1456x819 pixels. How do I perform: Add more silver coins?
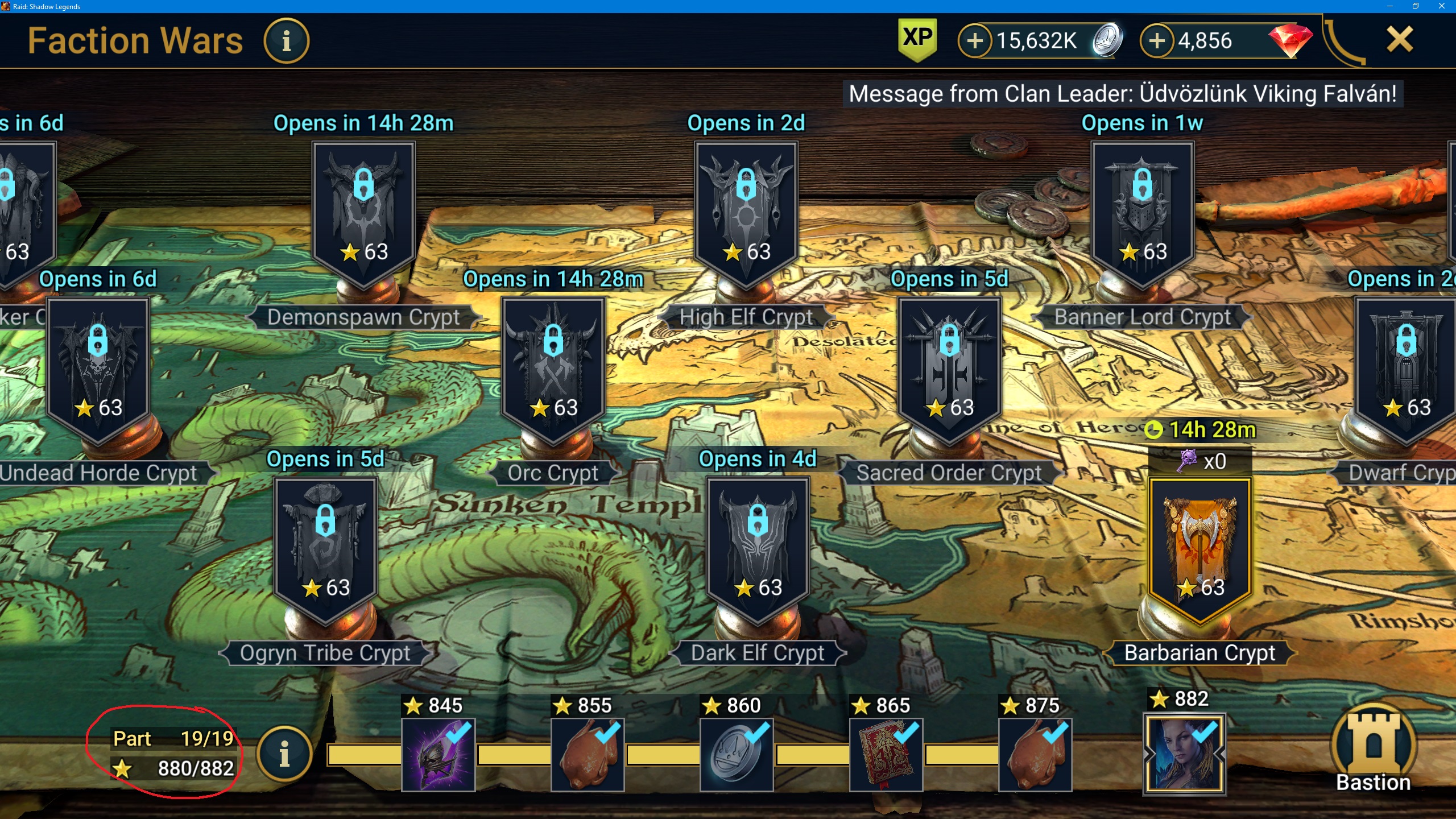pos(975,41)
